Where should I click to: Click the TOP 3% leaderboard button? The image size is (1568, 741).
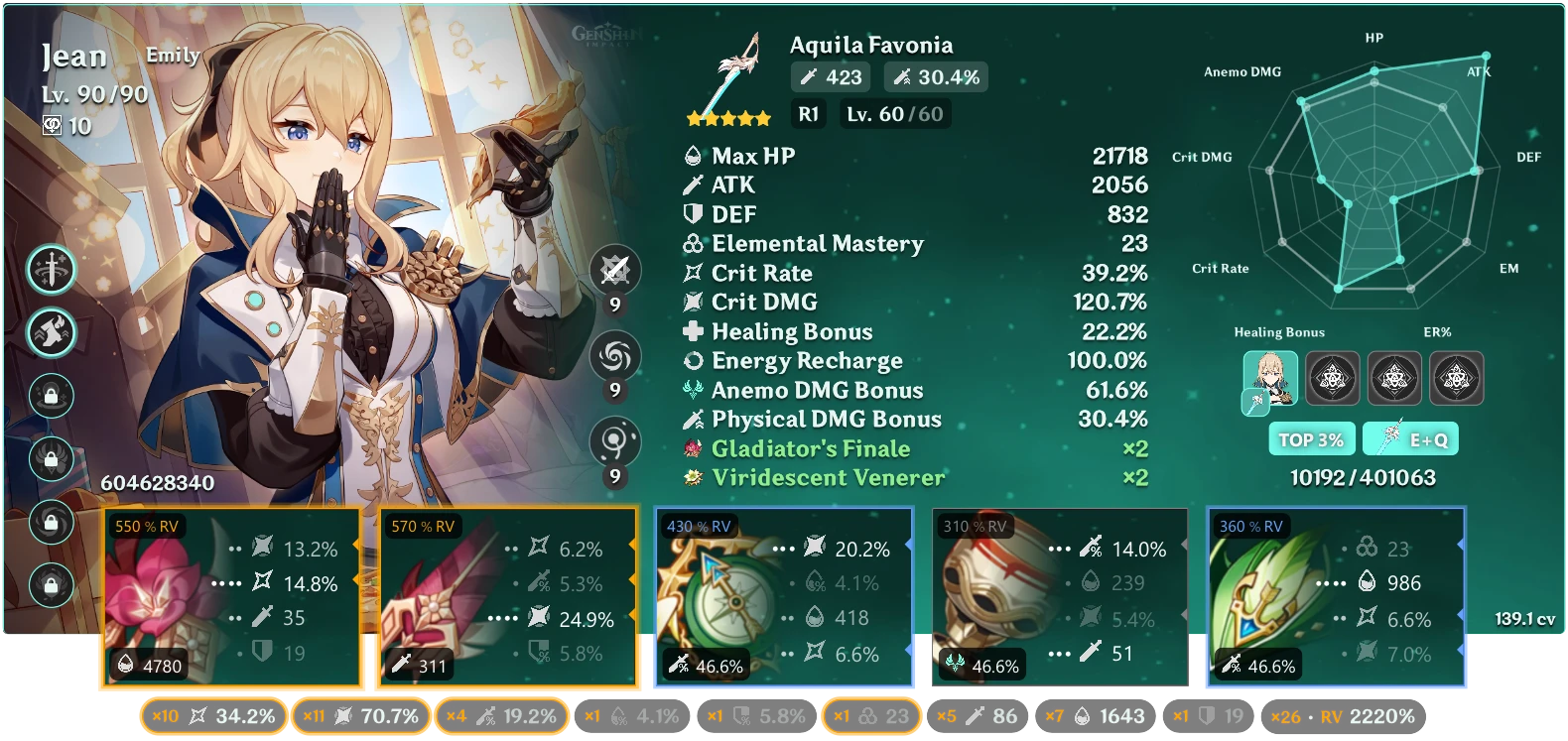click(1312, 438)
